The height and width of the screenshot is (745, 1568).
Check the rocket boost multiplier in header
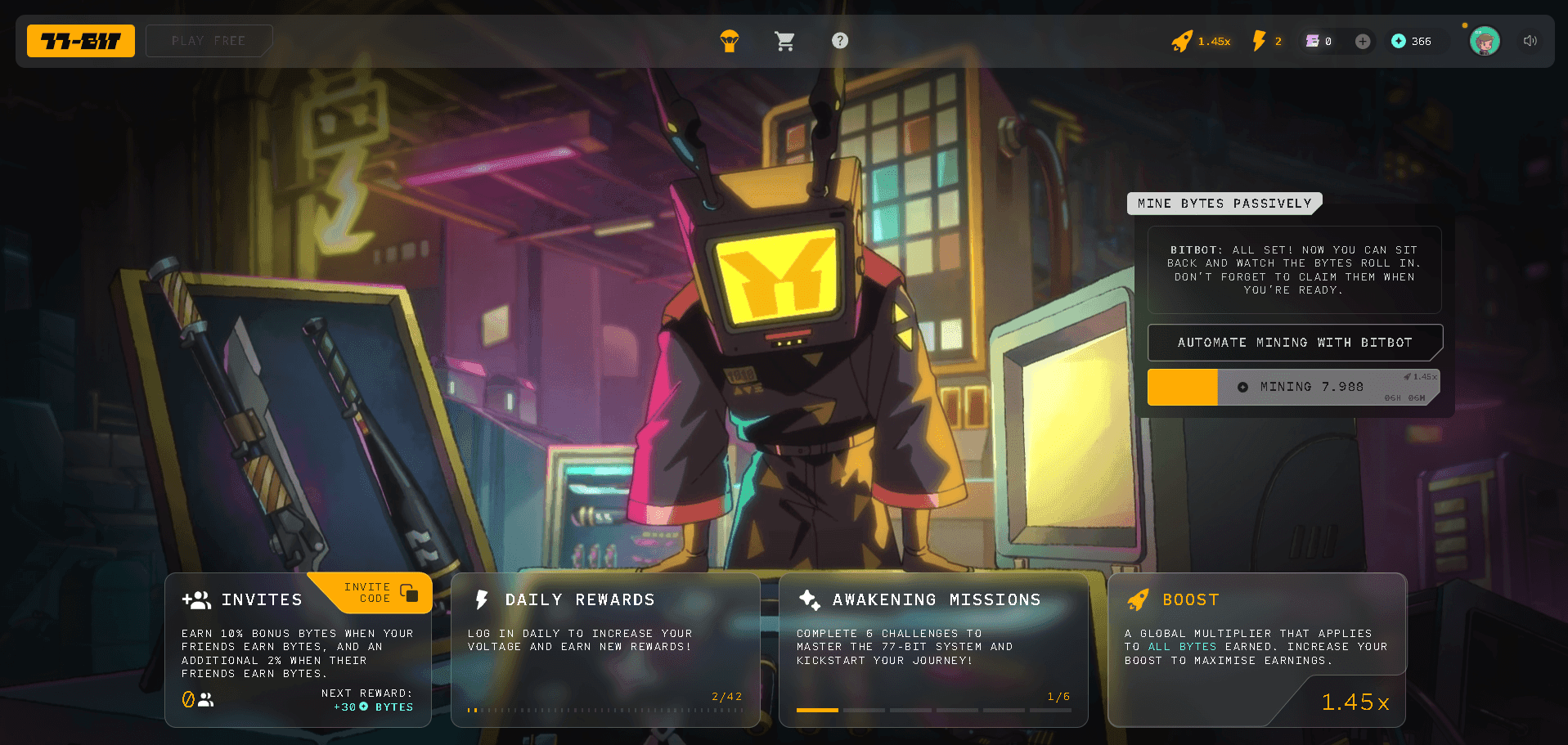coord(1201,41)
